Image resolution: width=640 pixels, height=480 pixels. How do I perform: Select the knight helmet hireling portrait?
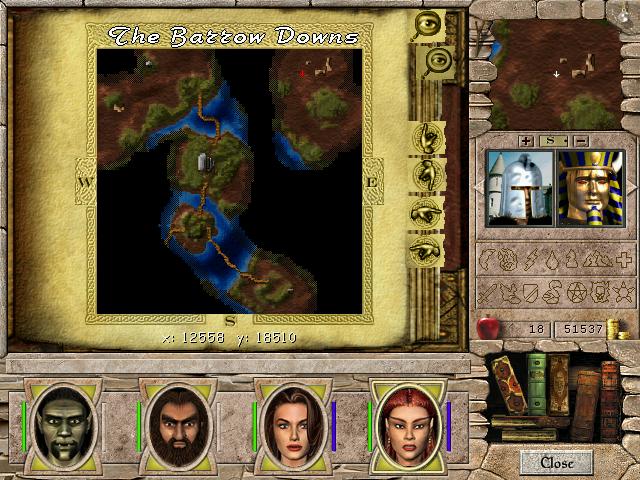point(516,187)
